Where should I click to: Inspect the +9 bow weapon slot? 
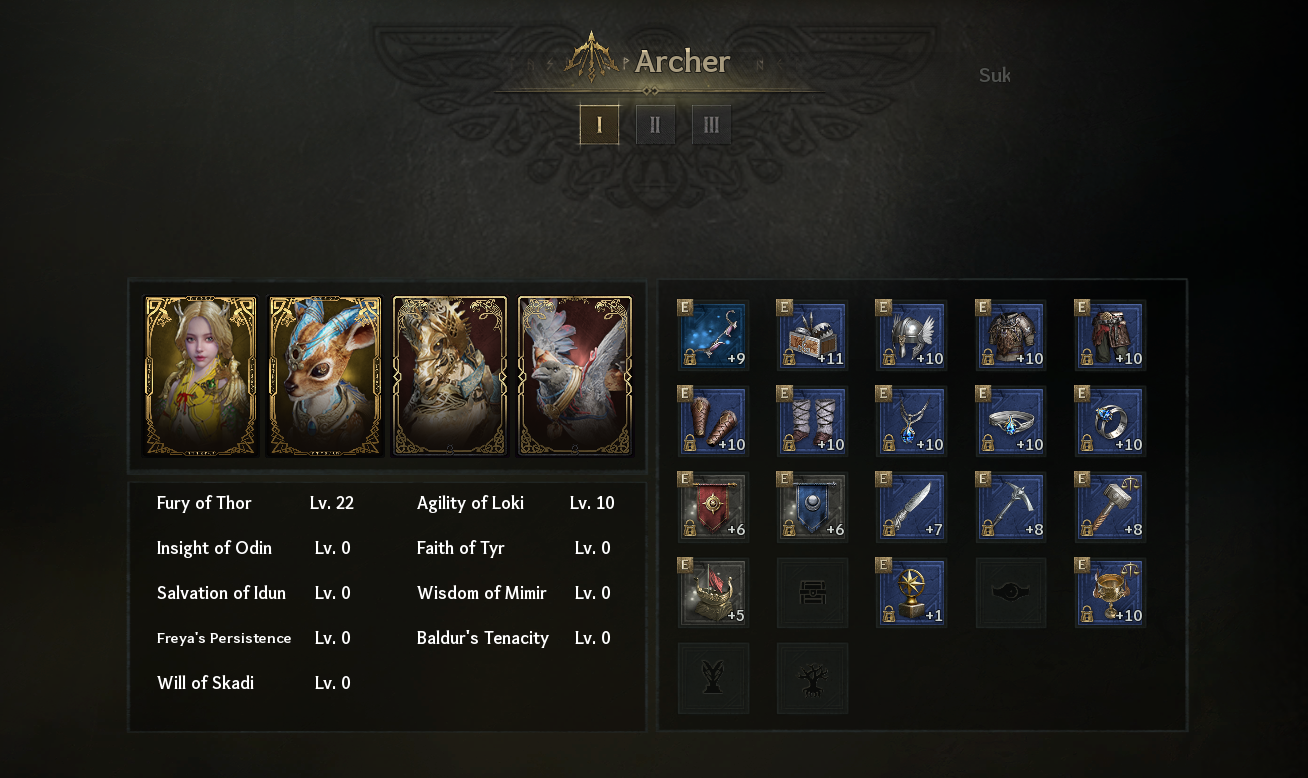[x=713, y=336]
